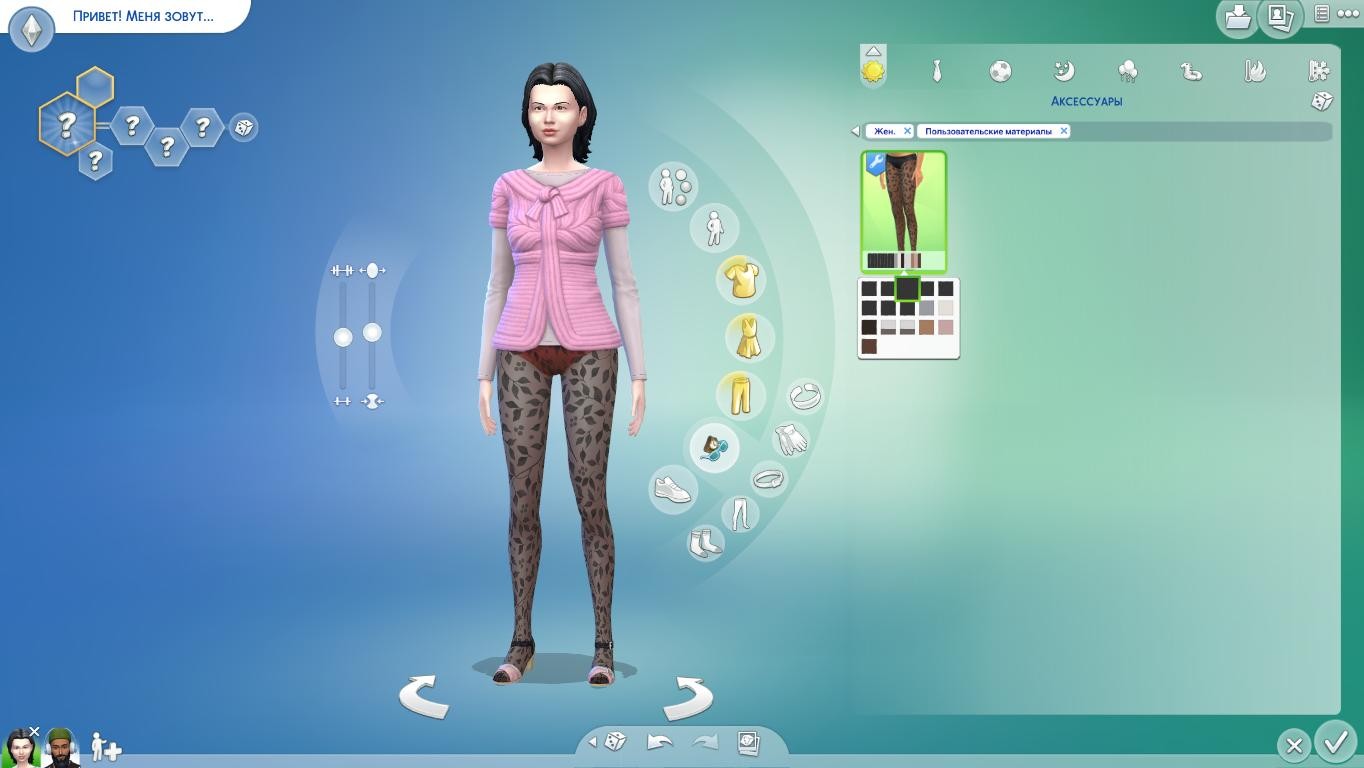Cancel Create-a-Sim with the X button

1294,745
